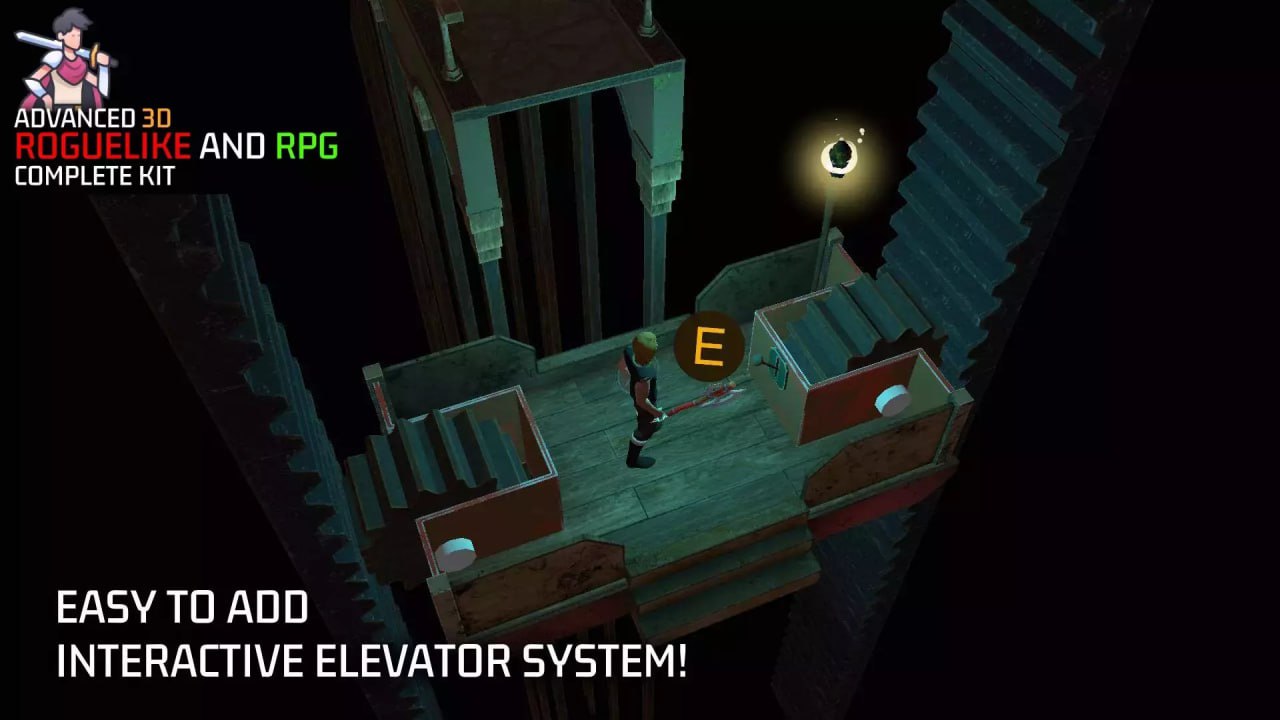Image resolution: width=1280 pixels, height=720 pixels.
Task: Click the EASY TO ADD caption text
Action: [x=182, y=607]
